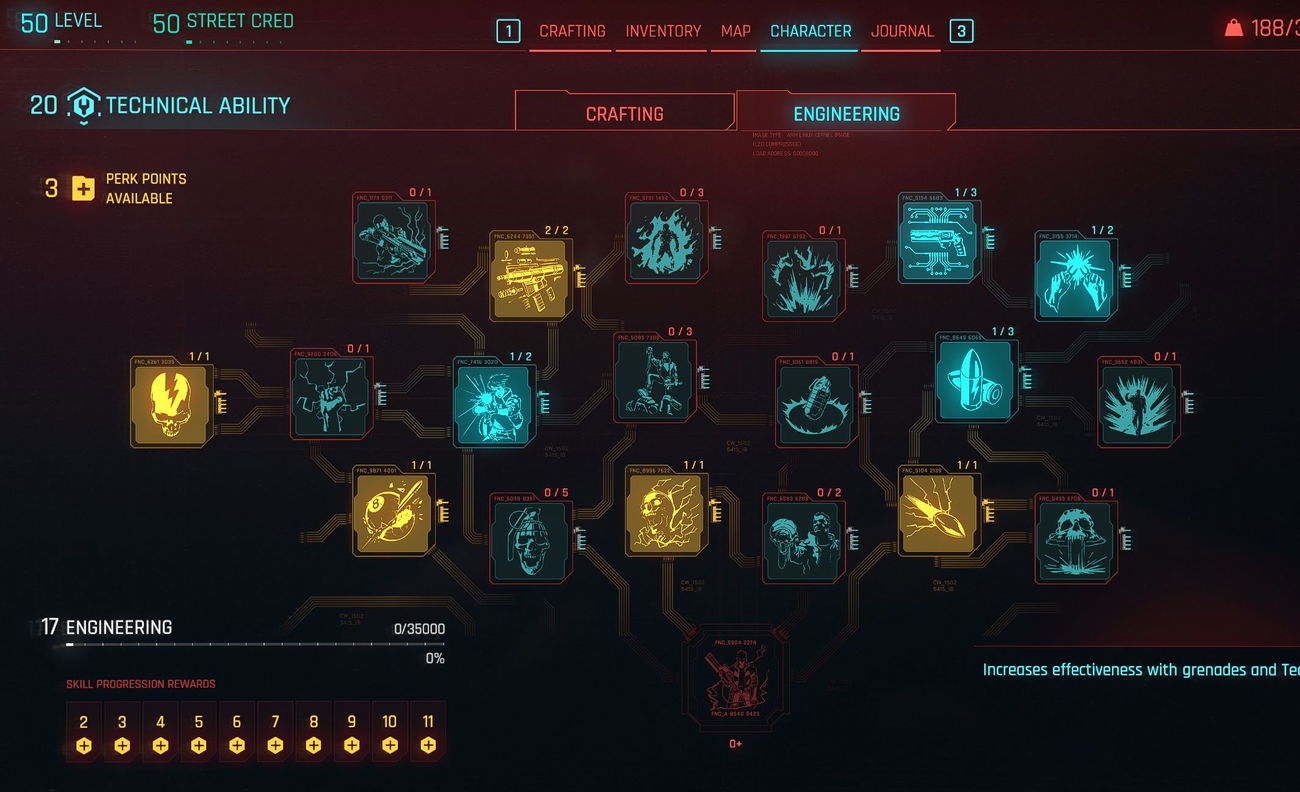Open the Map screen
Viewport: 1300px width, 792px height.
point(735,31)
